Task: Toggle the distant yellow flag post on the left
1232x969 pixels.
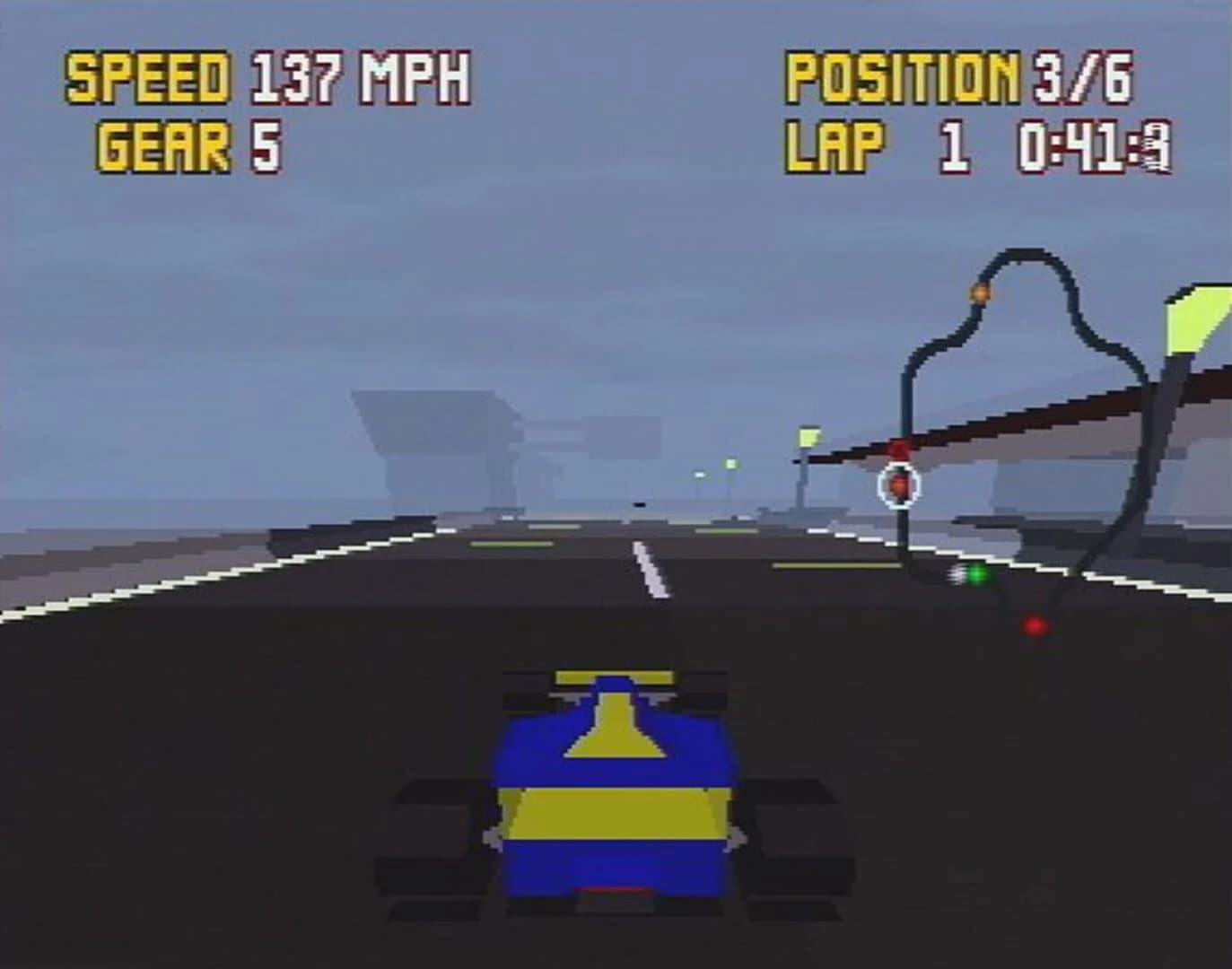Action: click(x=807, y=438)
